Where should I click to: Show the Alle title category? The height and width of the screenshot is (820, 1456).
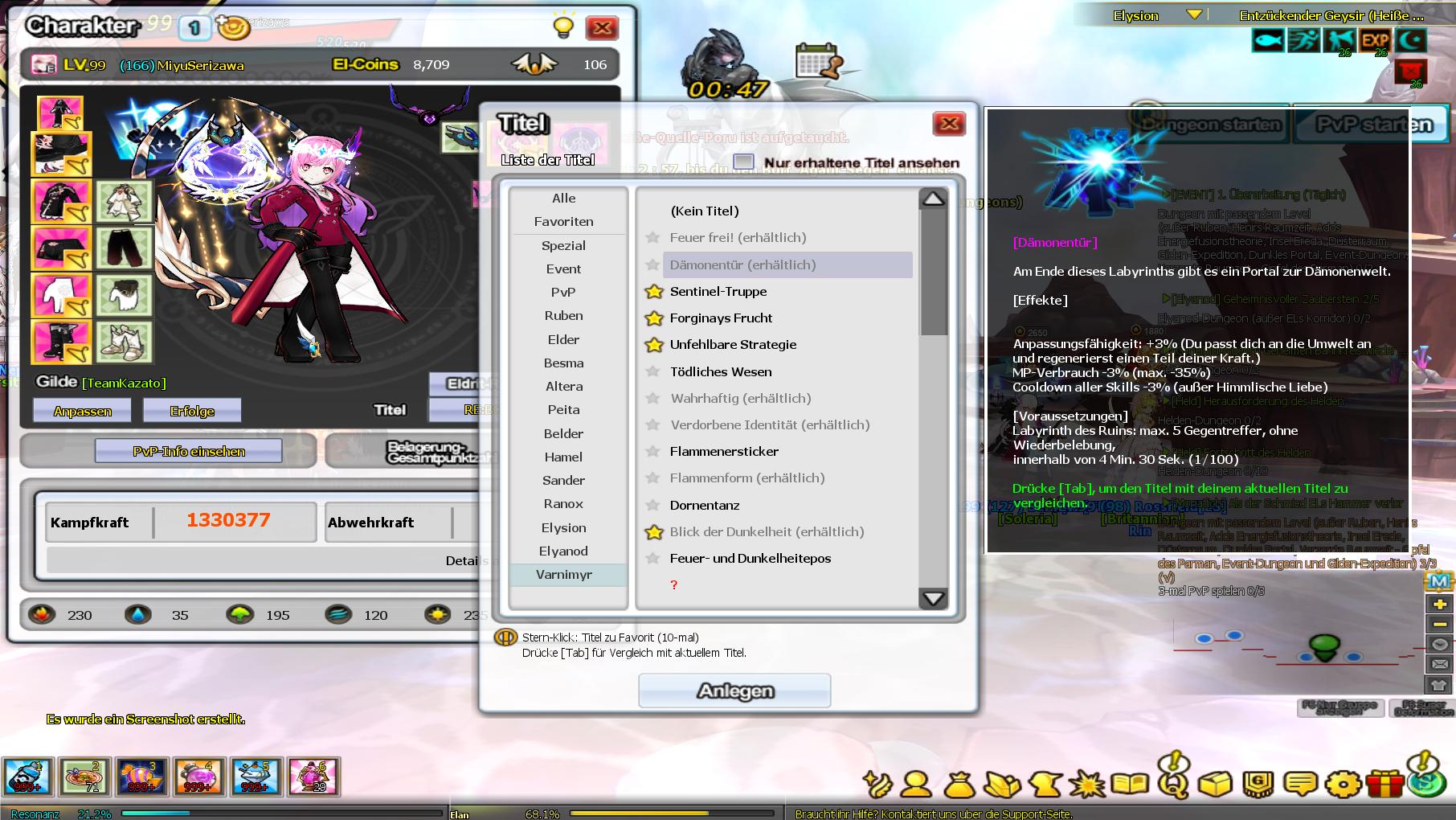pos(564,199)
